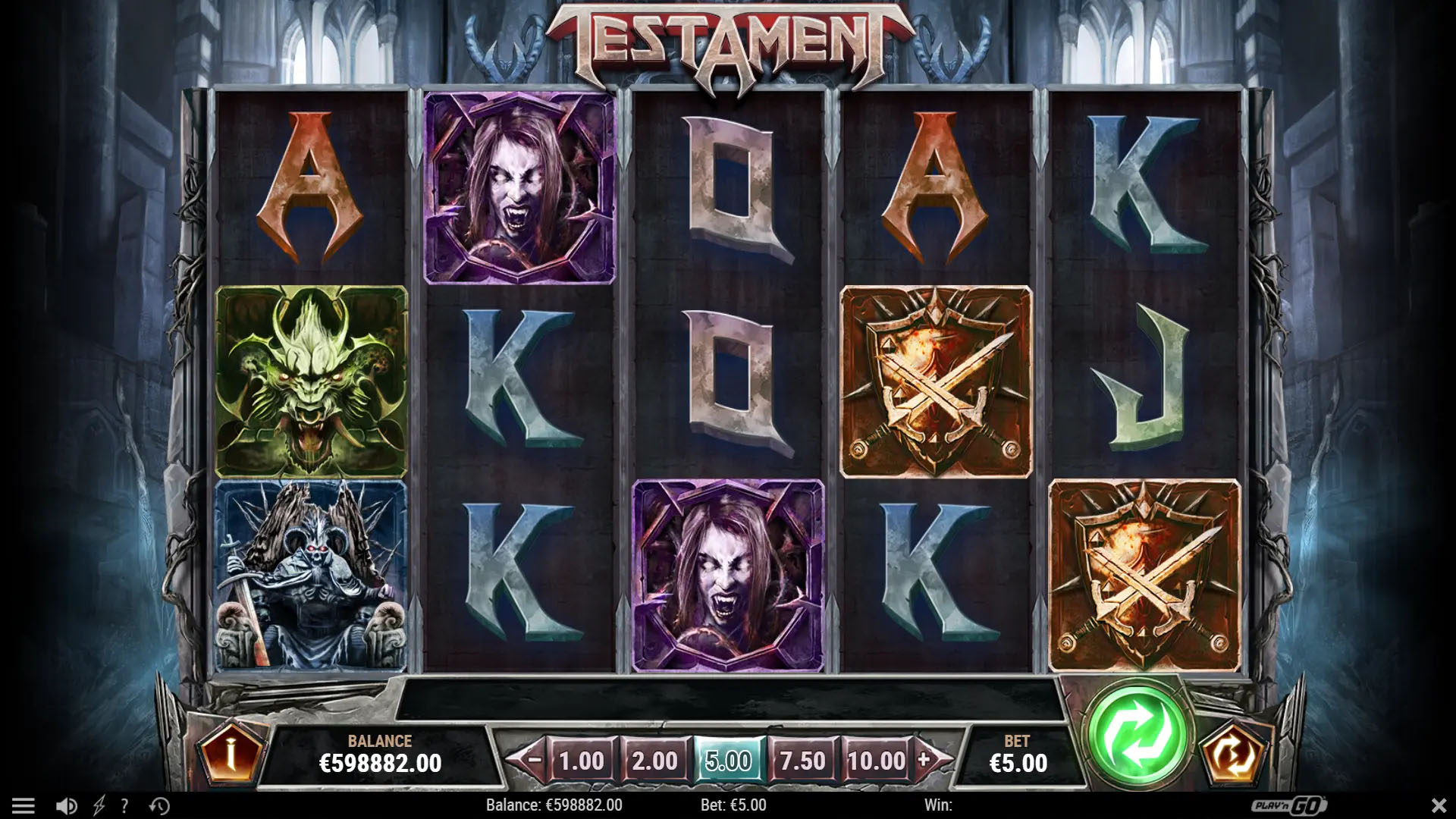Open the help question mark
Viewport: 1456px width, 819px height.
(124, 805)
